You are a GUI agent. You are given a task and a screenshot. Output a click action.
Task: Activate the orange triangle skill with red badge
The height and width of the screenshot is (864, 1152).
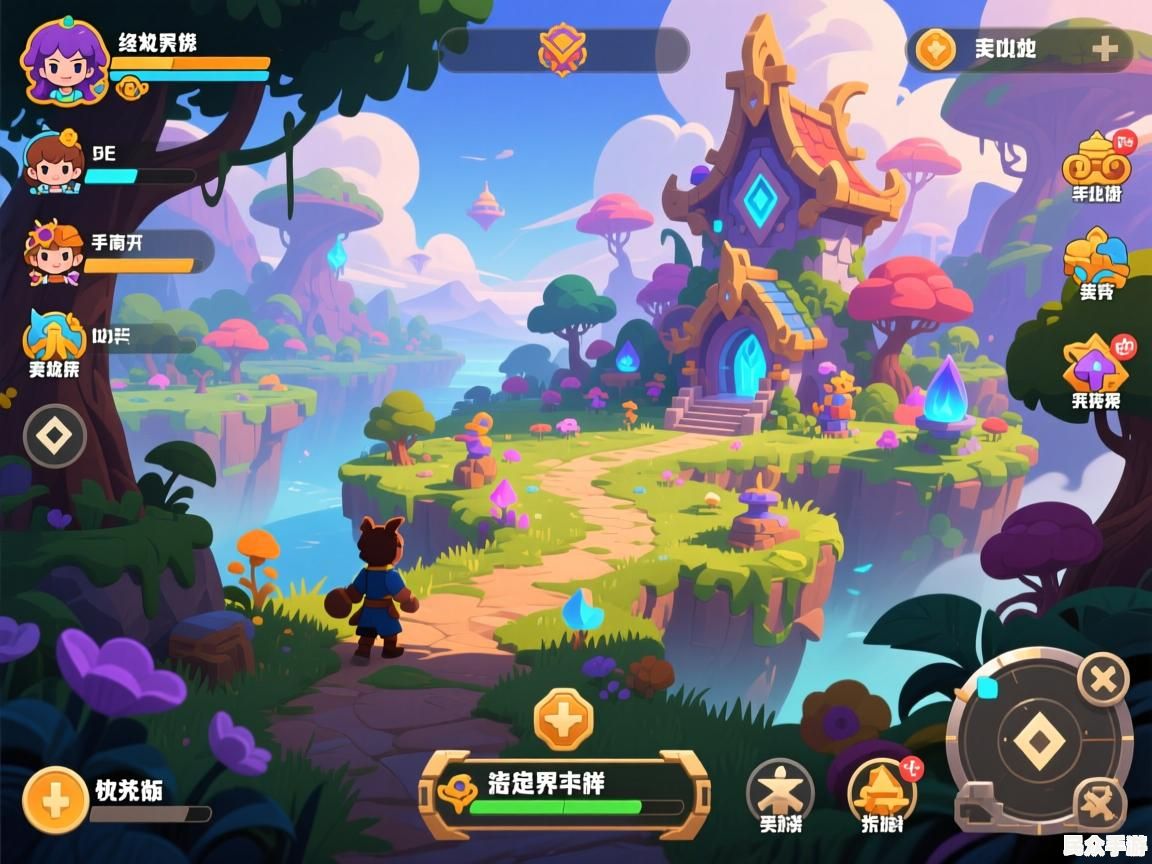pos(882,790)
